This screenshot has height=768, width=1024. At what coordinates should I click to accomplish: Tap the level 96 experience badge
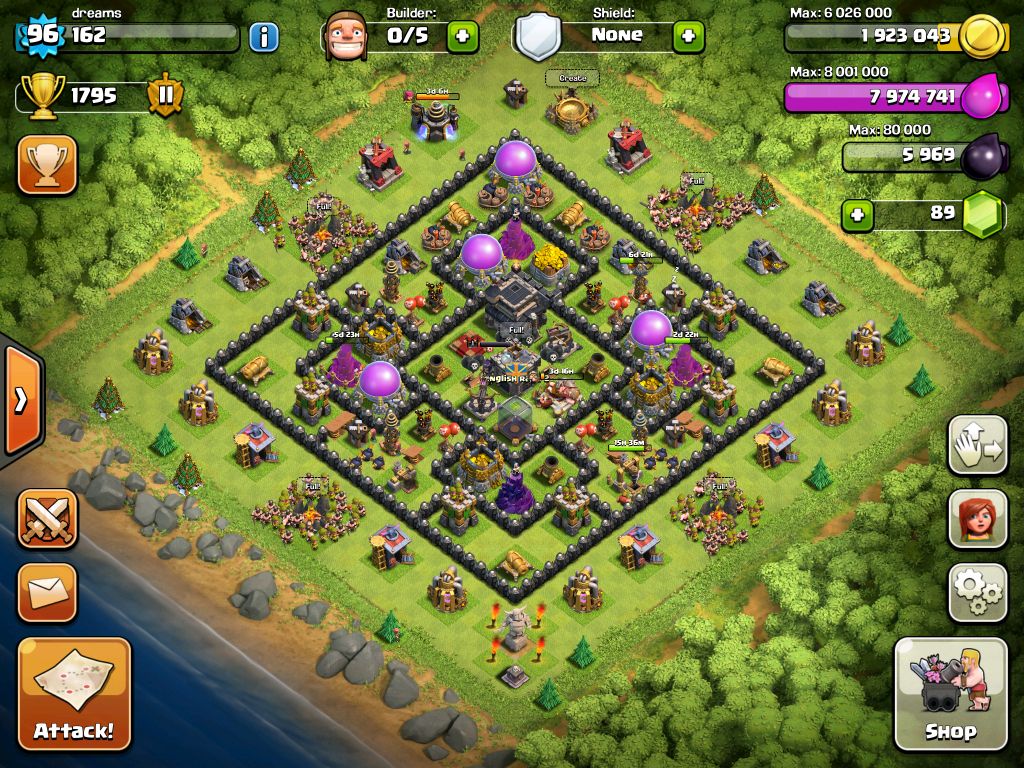(42, 36)
